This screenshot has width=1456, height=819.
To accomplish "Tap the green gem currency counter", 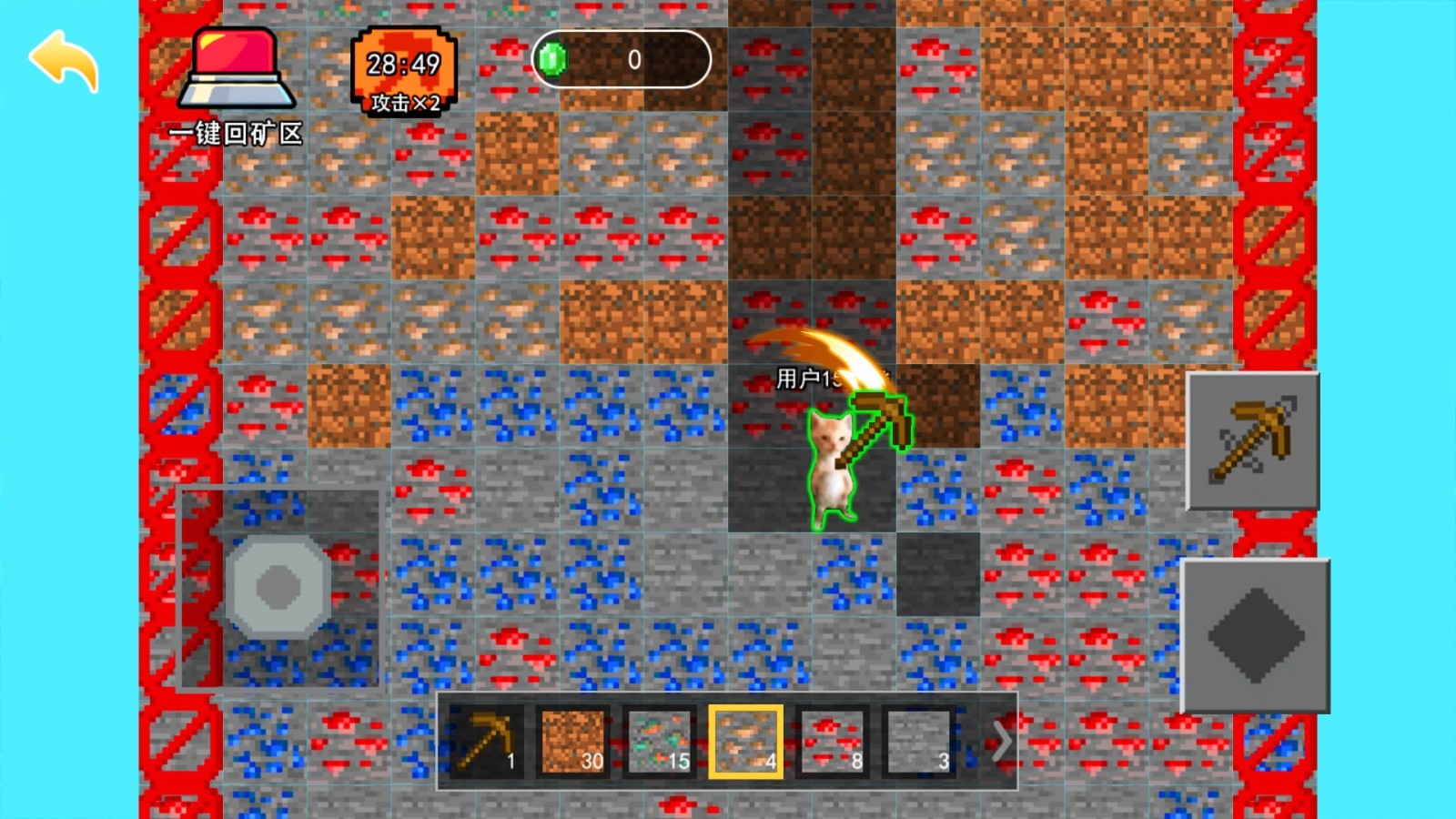I will point(621,60).
